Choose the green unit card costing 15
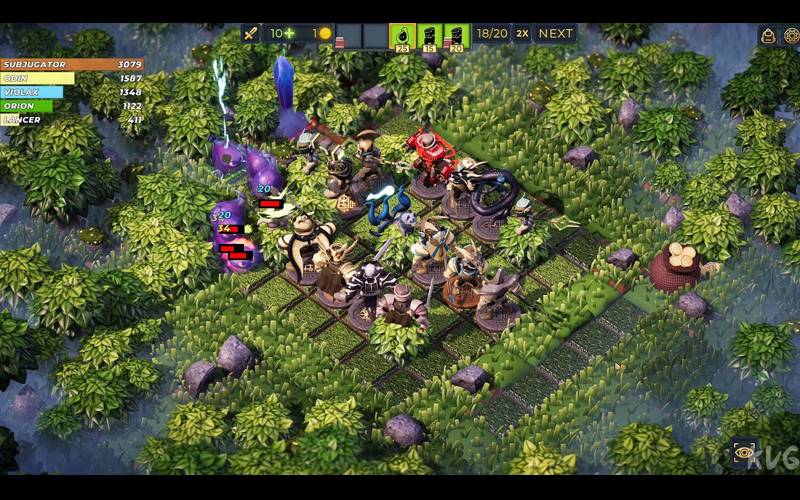The width and height of the screenshot is (800, 500). [430, 37]
